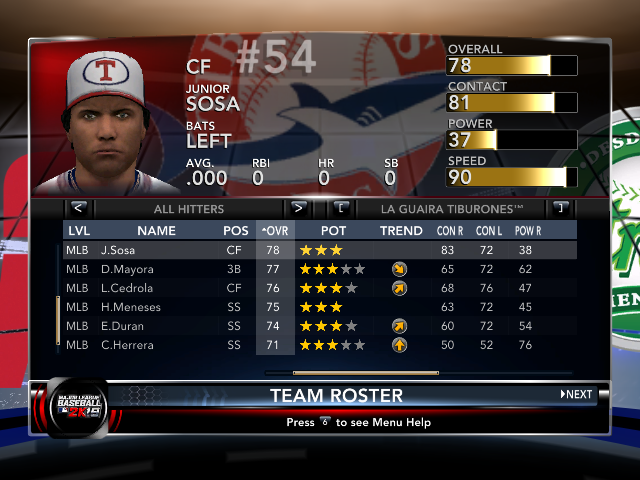
Task: Switch to previous team before La Guaira Tiburones
Action: tap(341, 209)
